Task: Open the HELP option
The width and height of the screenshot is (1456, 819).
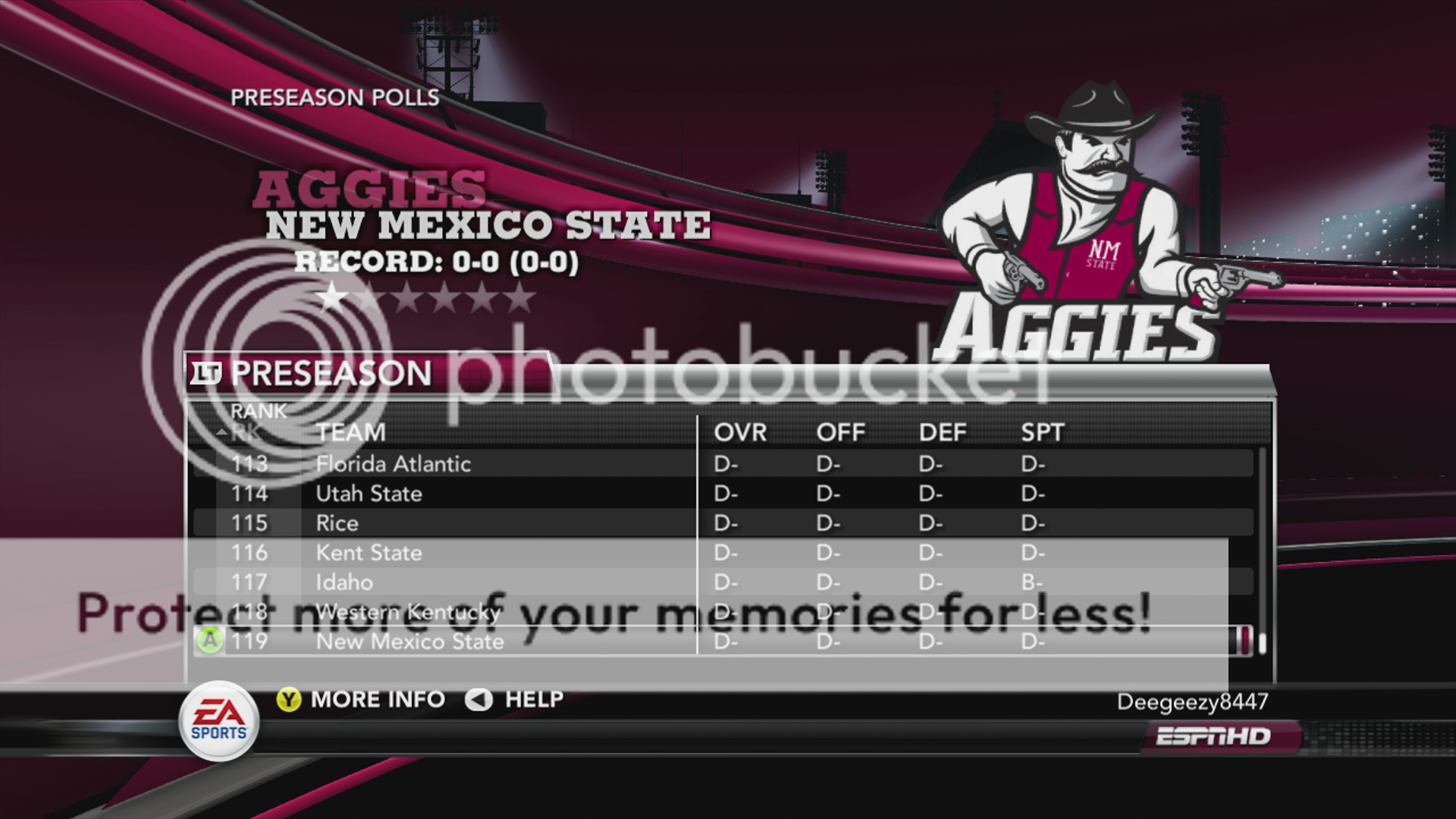Action: click(516, 699)
